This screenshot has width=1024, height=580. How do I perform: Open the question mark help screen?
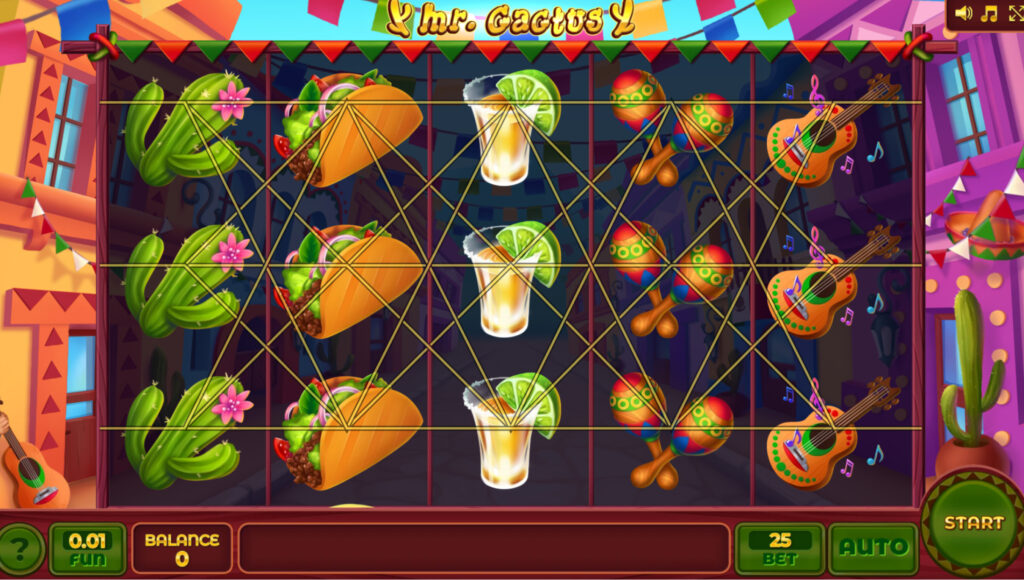coord(22,548)
